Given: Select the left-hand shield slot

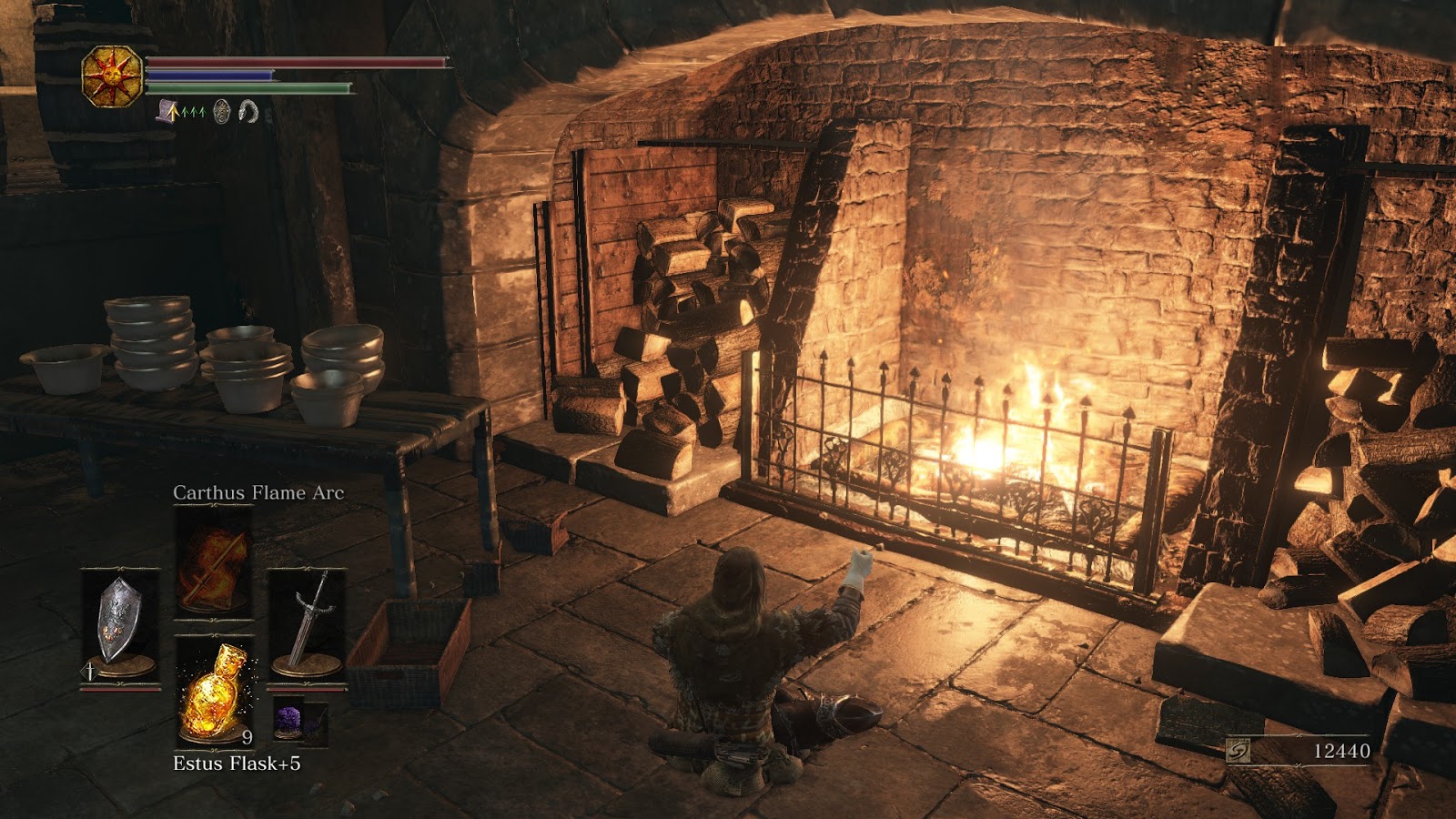Looking at the screenshot, I should coord(120,624).
